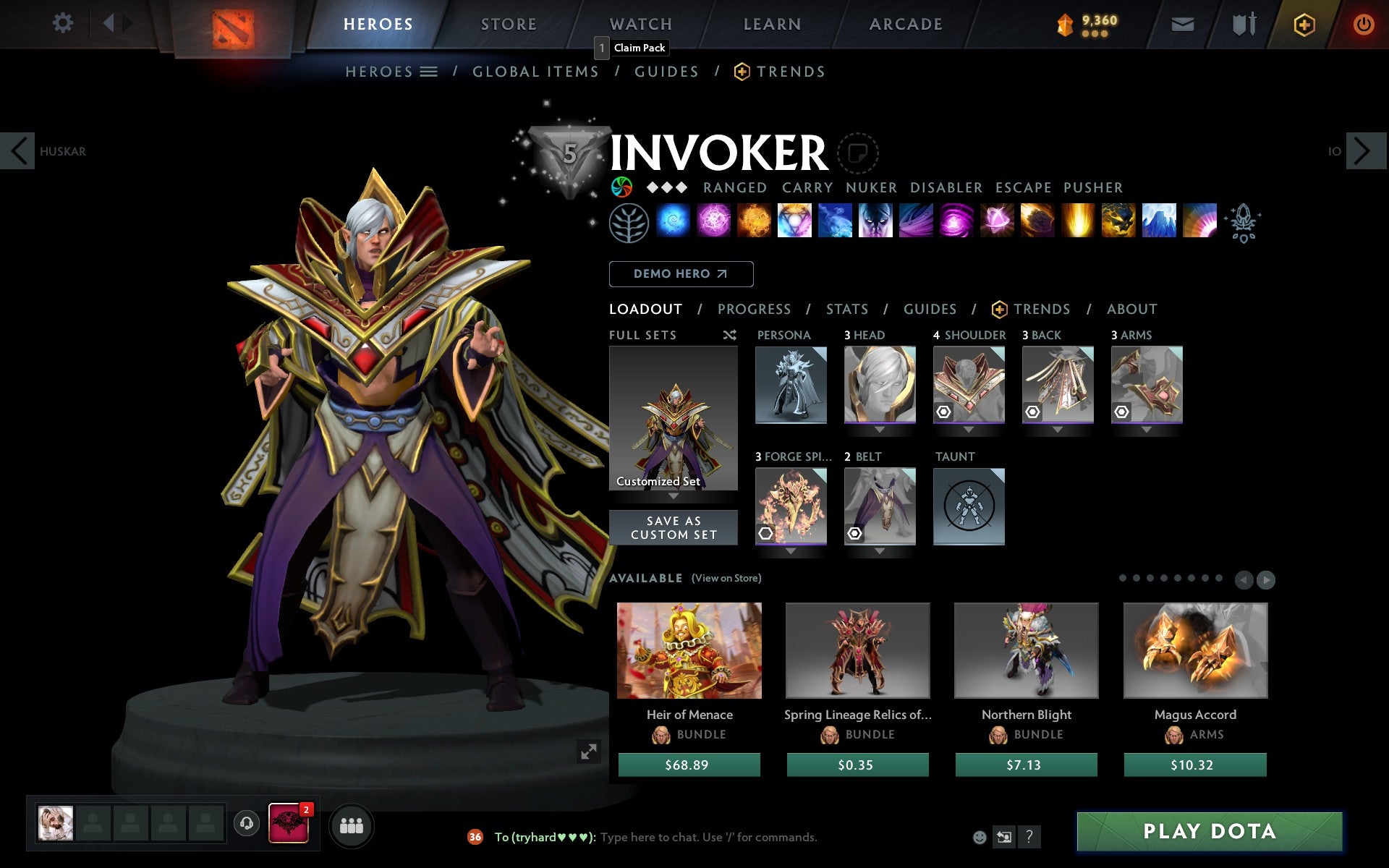This screenshot has width=1389, height=868.
Task: Click the power button to exit Dota
Action: [x=1364, y=23]
